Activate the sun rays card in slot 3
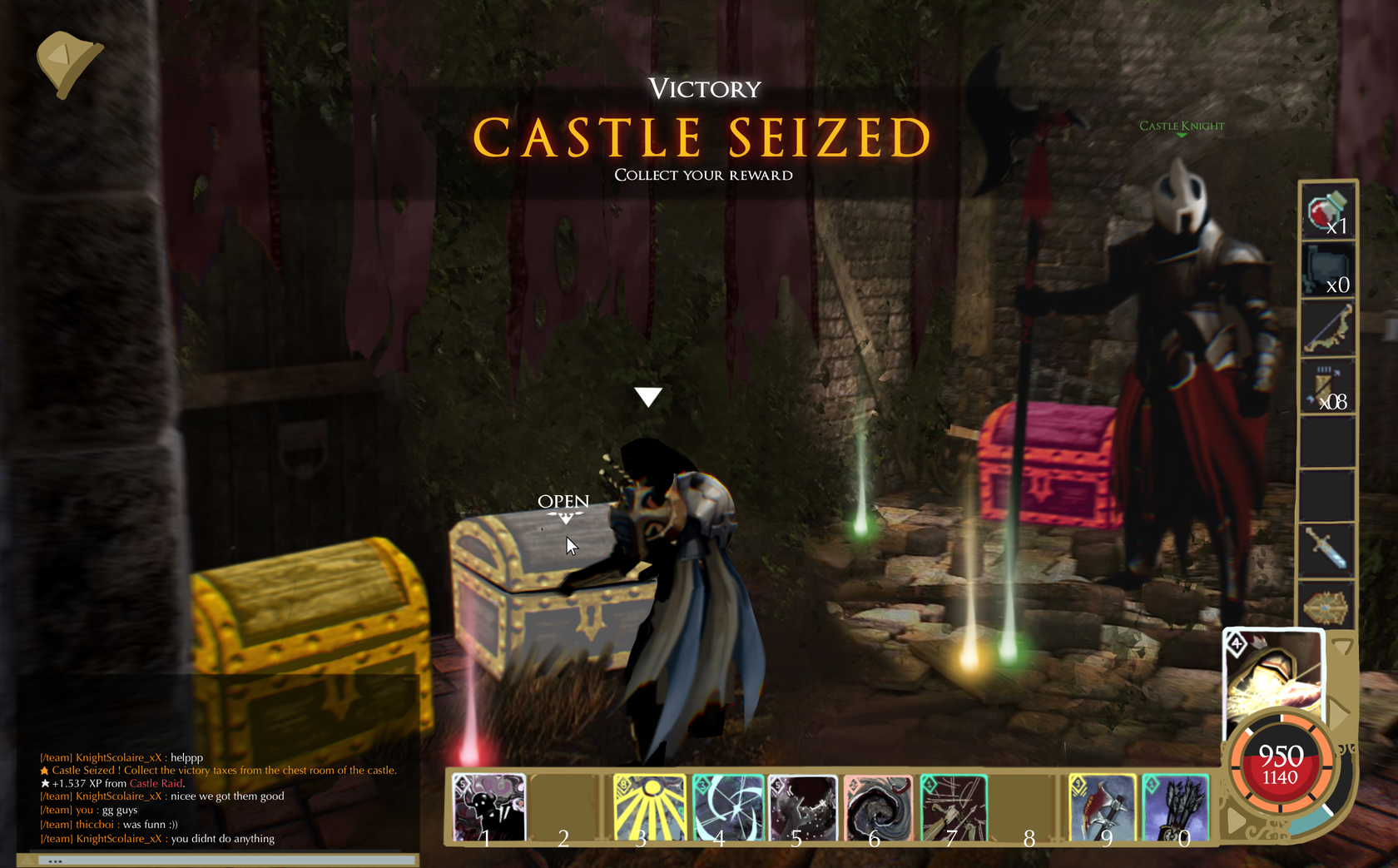The image size is (1398, 868). [649, 806]
